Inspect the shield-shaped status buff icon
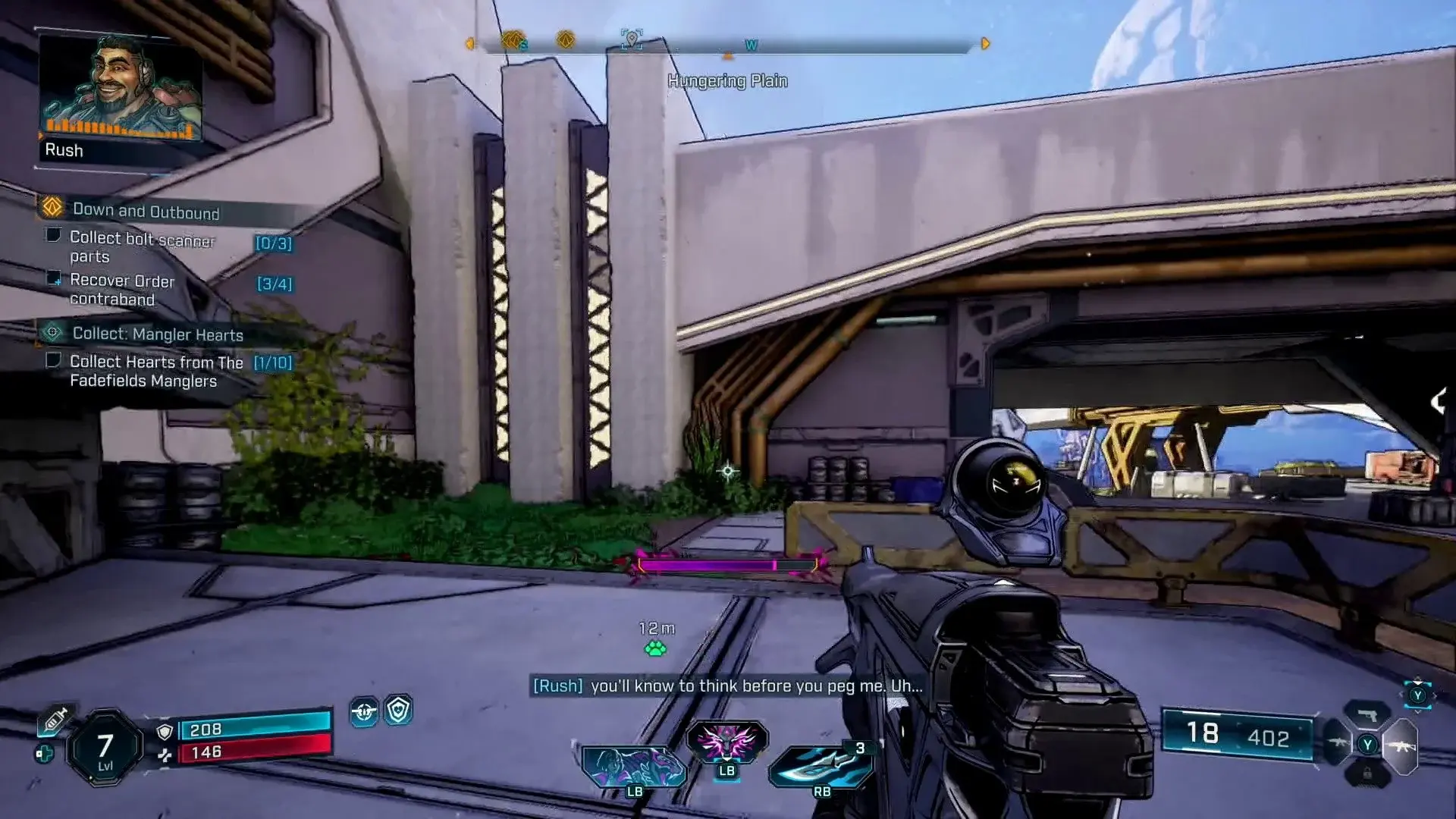This screenshot has height=819, width=1456. 398,711
